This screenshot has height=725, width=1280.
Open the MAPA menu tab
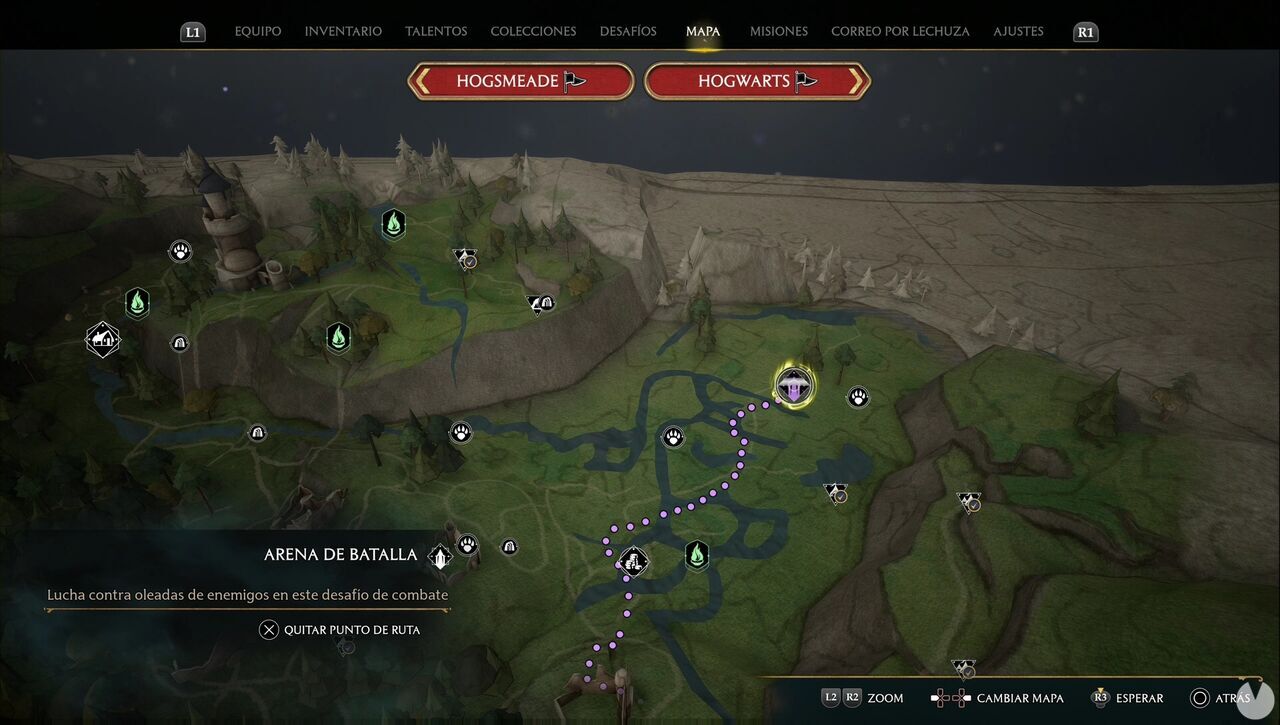pyautogui.click(x=703, y=31)
